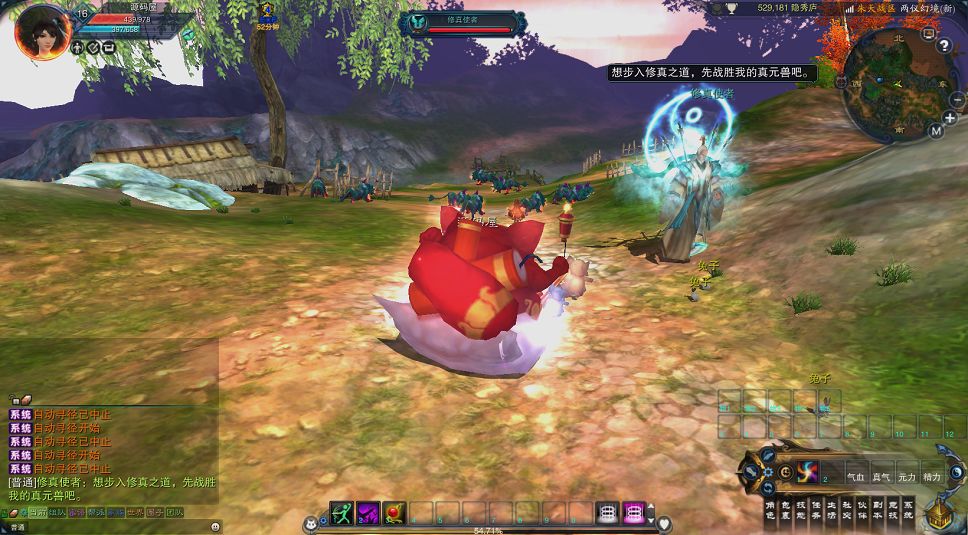Screen dimensions: 968x535
Task: Open the minimap world view
Action: 936,130
